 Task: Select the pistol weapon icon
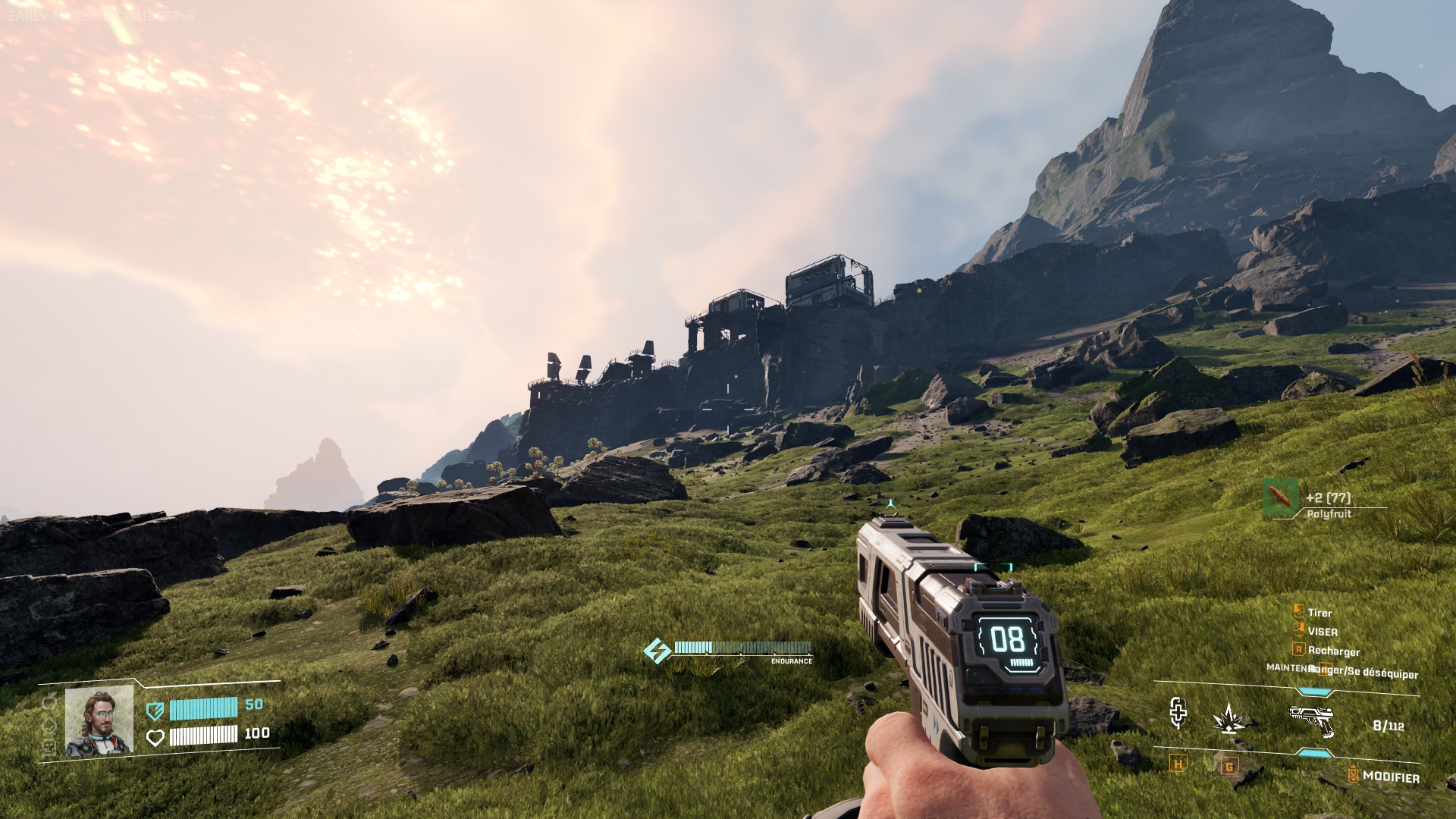(1311, 720)
